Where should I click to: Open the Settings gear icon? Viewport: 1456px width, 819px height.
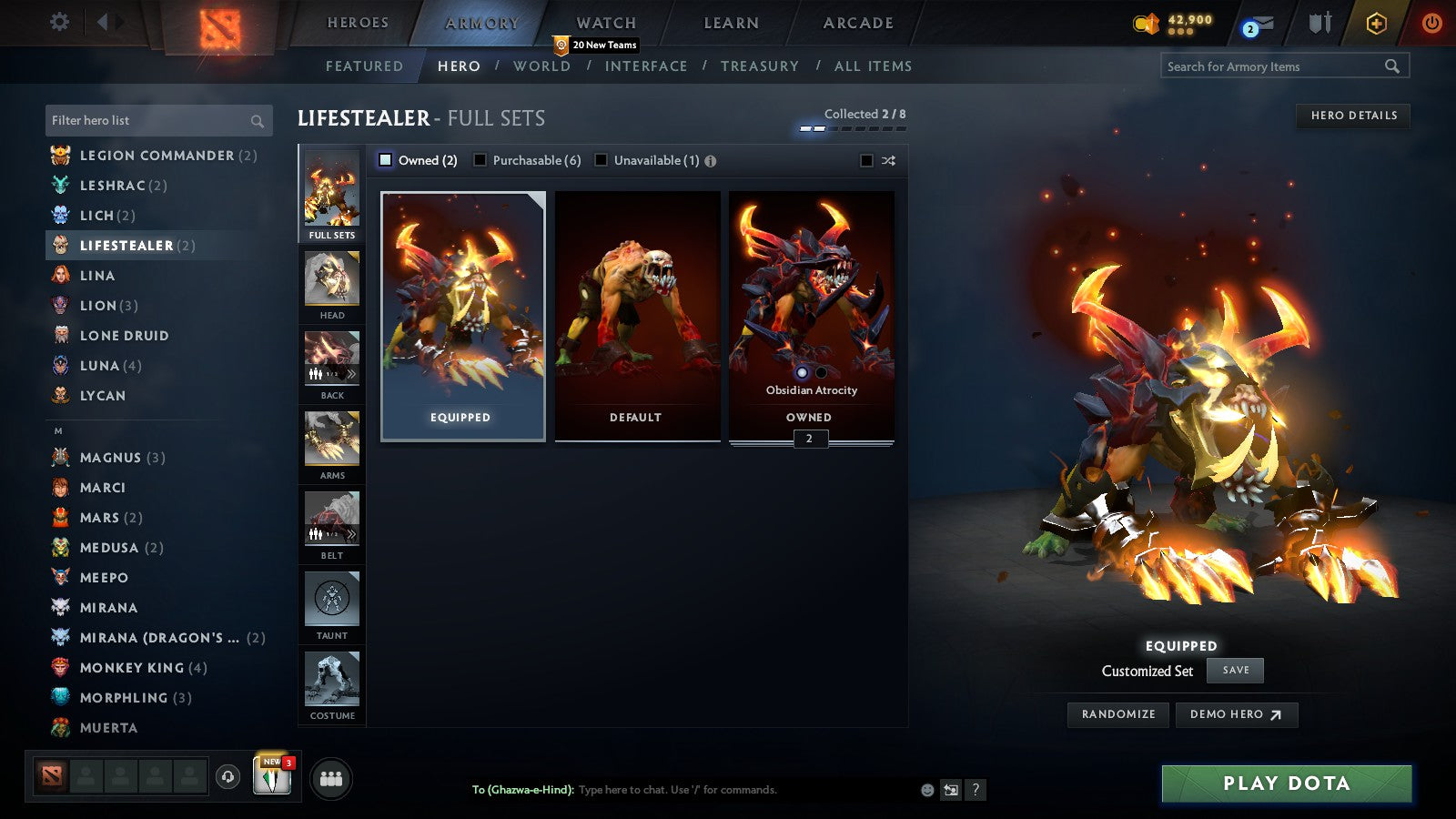[58, 22]
